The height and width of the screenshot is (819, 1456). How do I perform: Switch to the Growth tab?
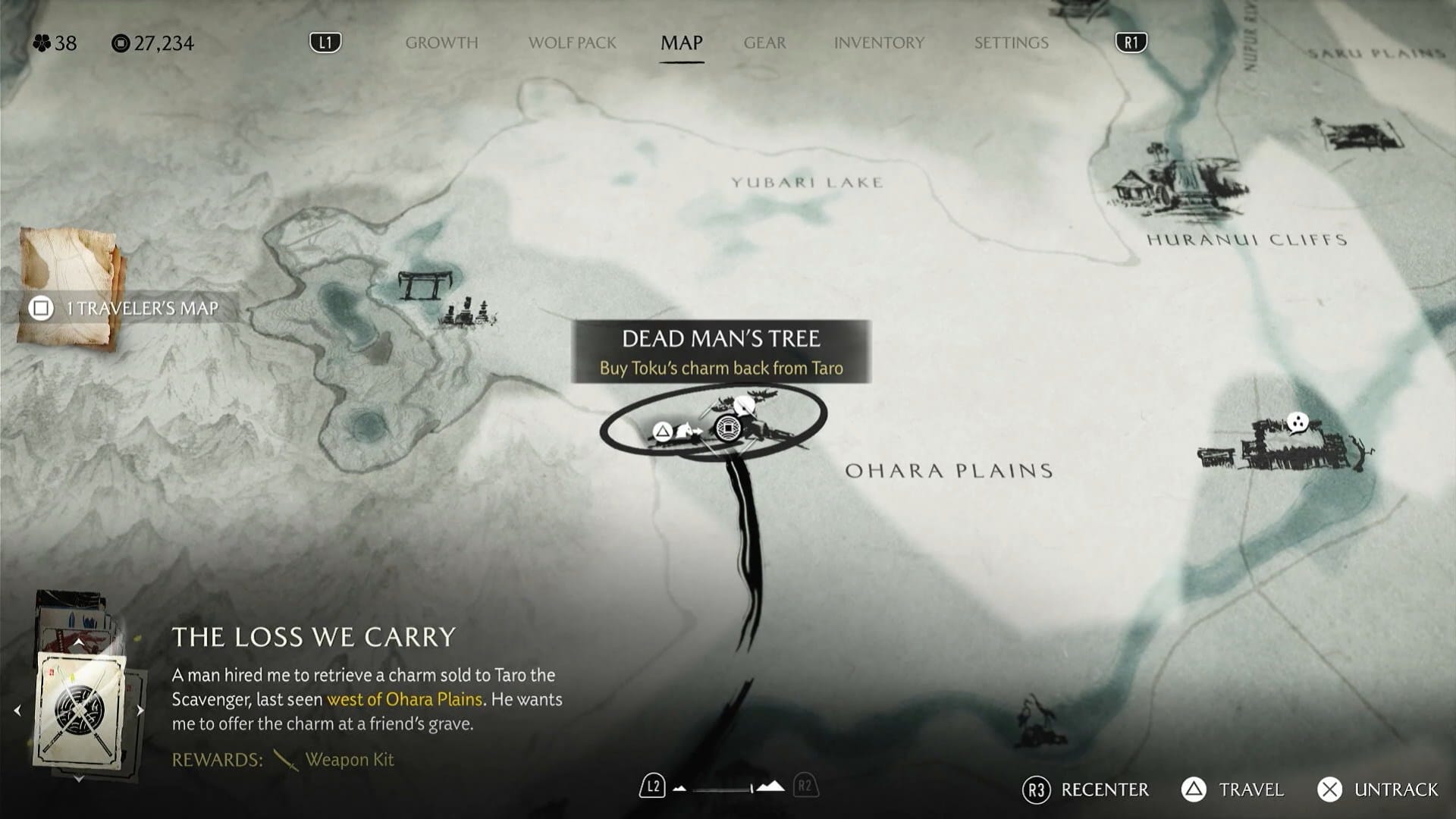click(x=441, y=42)
